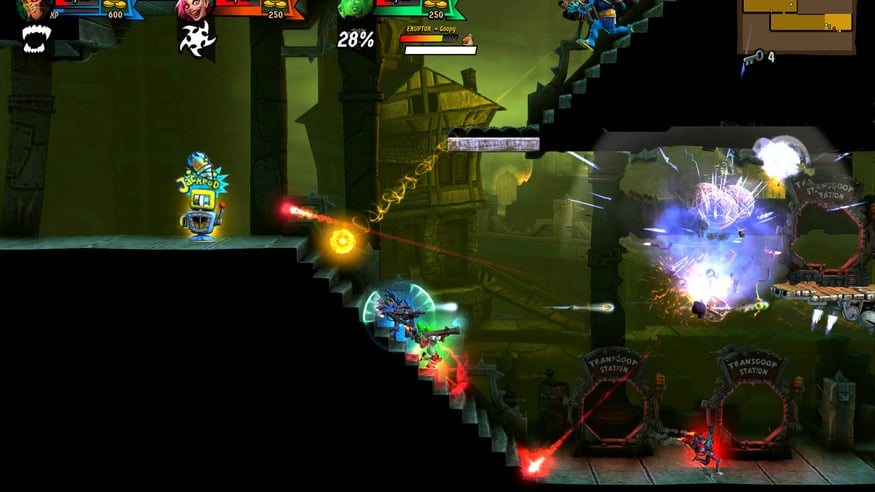Click the fanged jaws ability icon

[36, 39]
